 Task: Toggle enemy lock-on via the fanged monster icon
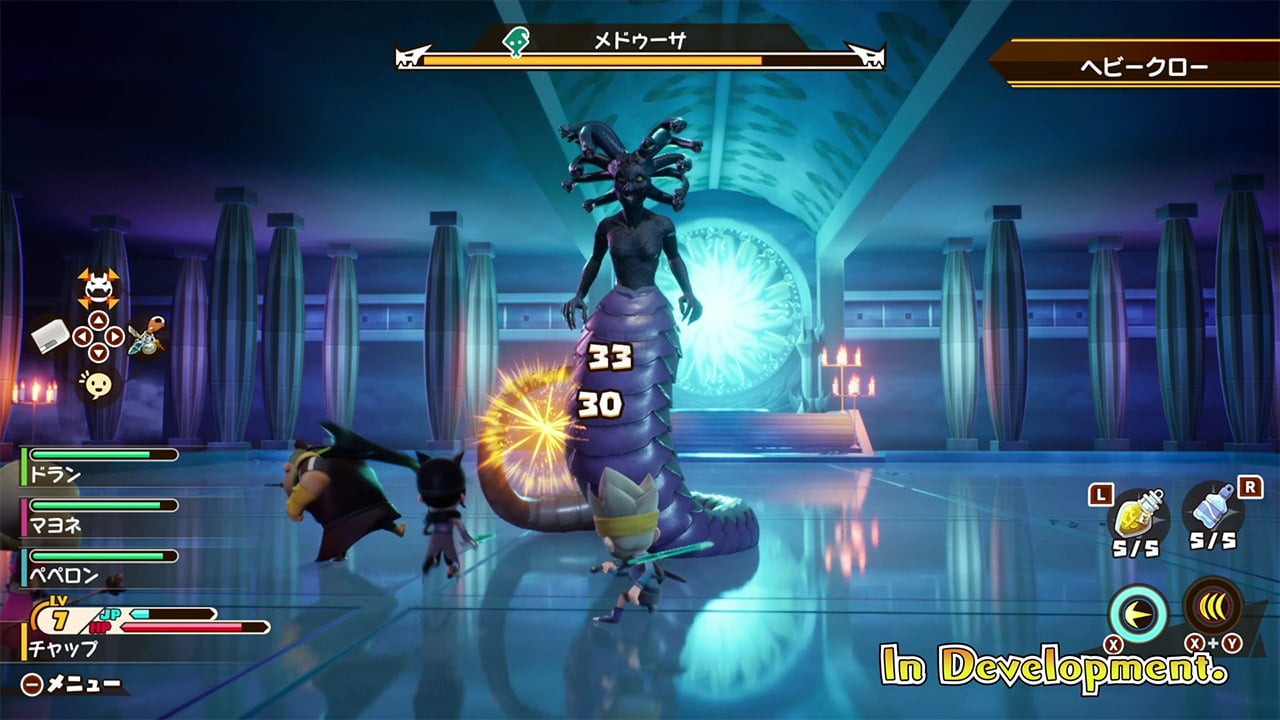[x=96, y=287]
